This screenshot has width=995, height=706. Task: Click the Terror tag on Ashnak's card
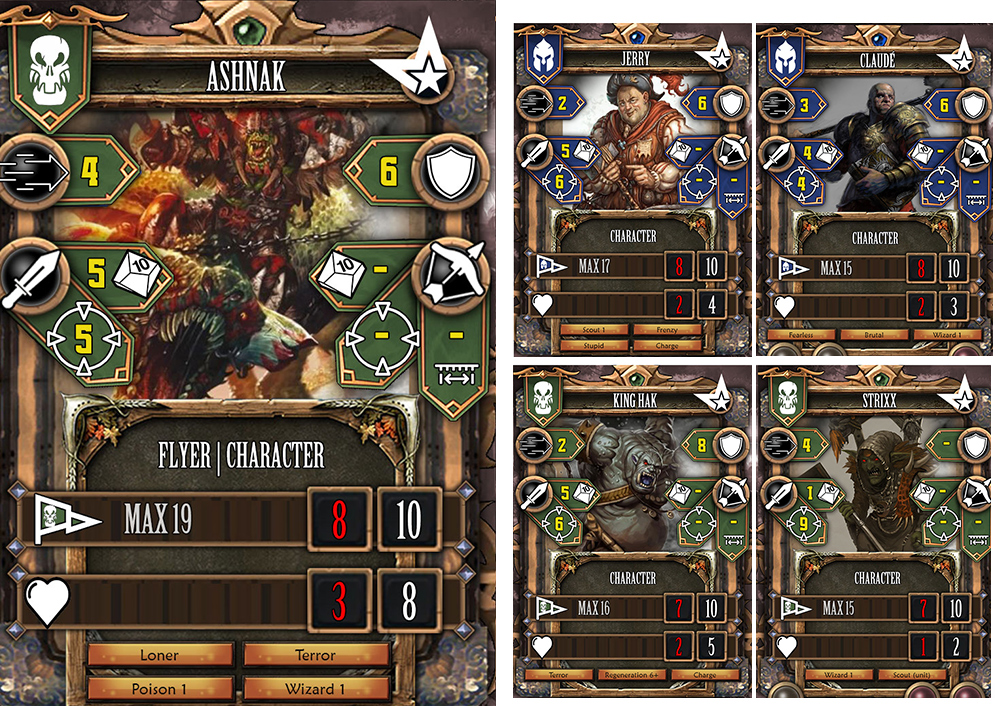(316, 655)
